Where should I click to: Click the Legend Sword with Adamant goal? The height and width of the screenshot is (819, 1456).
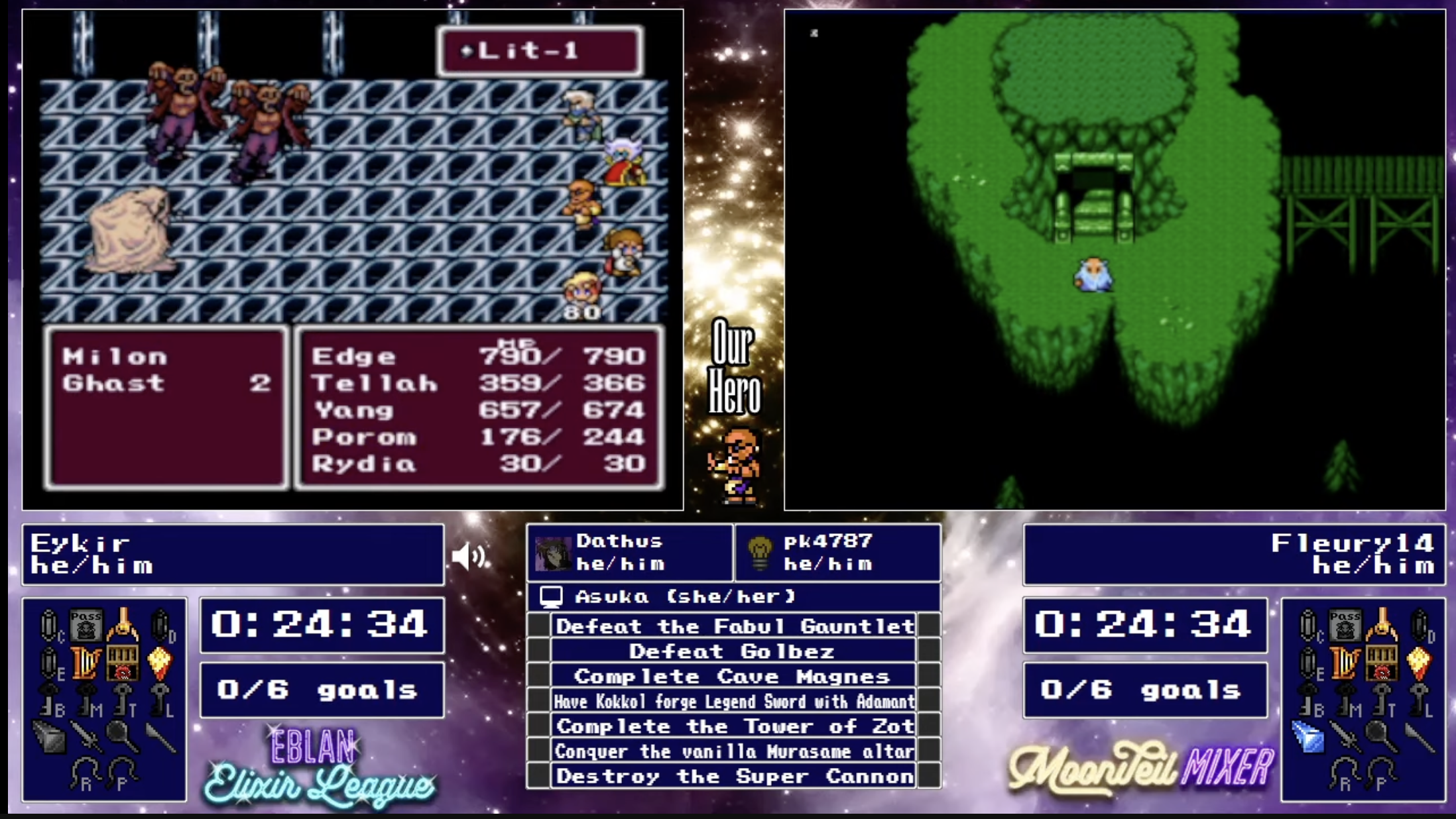click(x=734, y=701)
